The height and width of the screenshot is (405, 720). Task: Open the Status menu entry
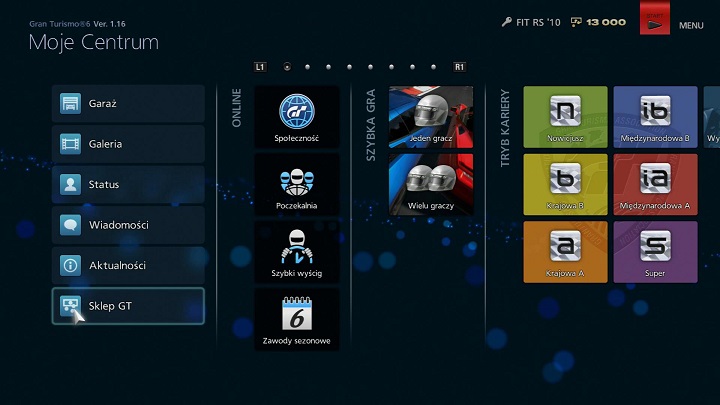(x=128, y=185)
